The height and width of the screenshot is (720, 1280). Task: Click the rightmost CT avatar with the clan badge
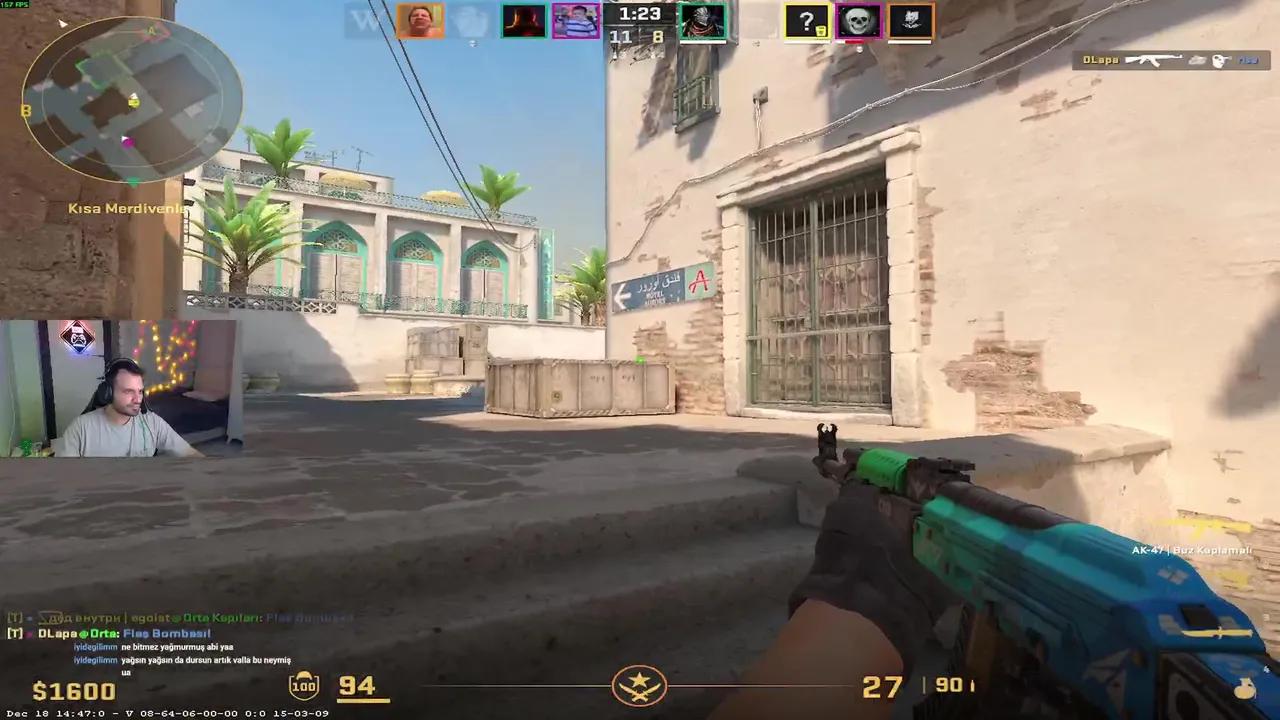click(908, 21)
